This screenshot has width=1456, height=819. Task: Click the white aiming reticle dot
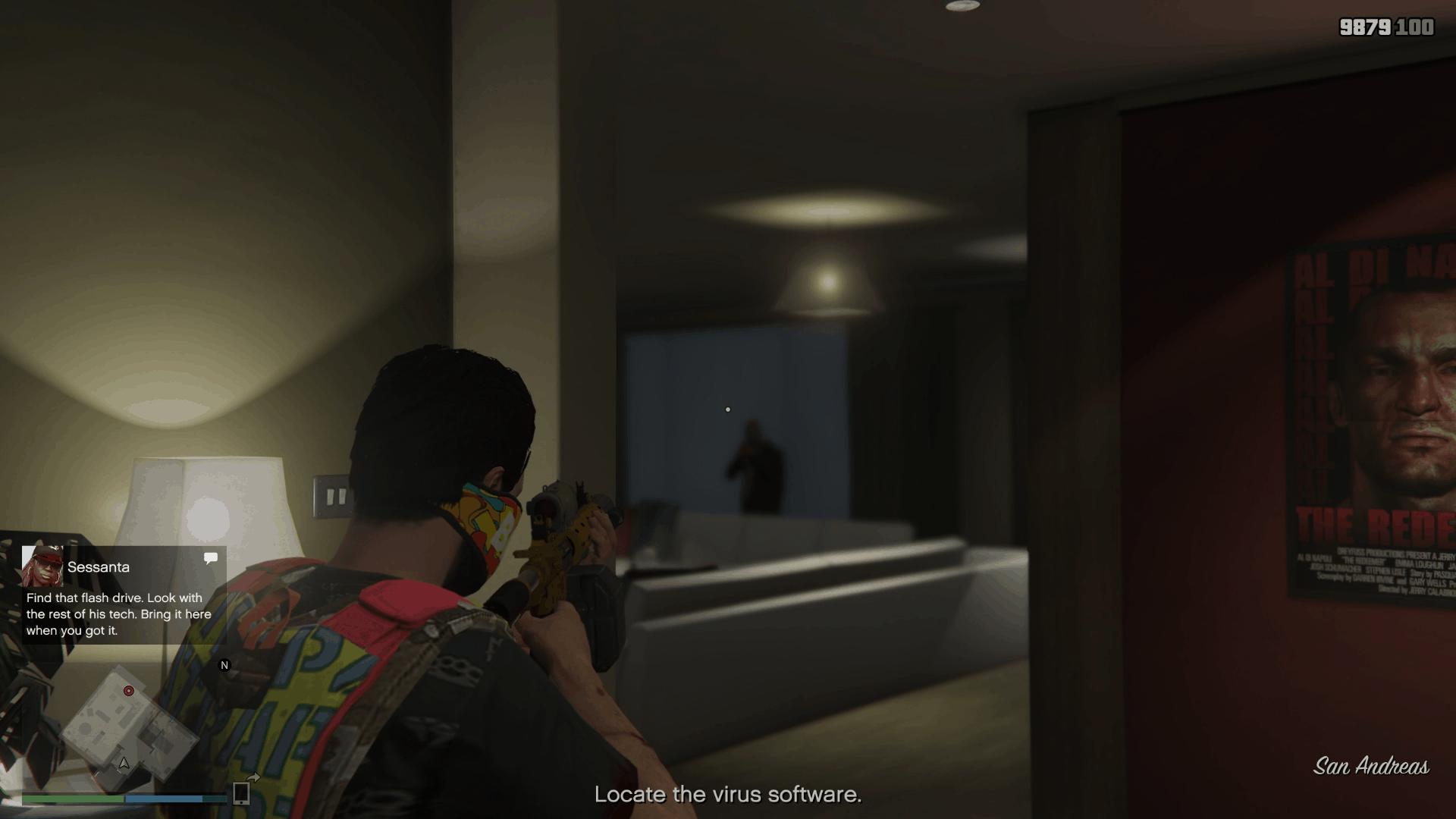(x=729, y=408)
